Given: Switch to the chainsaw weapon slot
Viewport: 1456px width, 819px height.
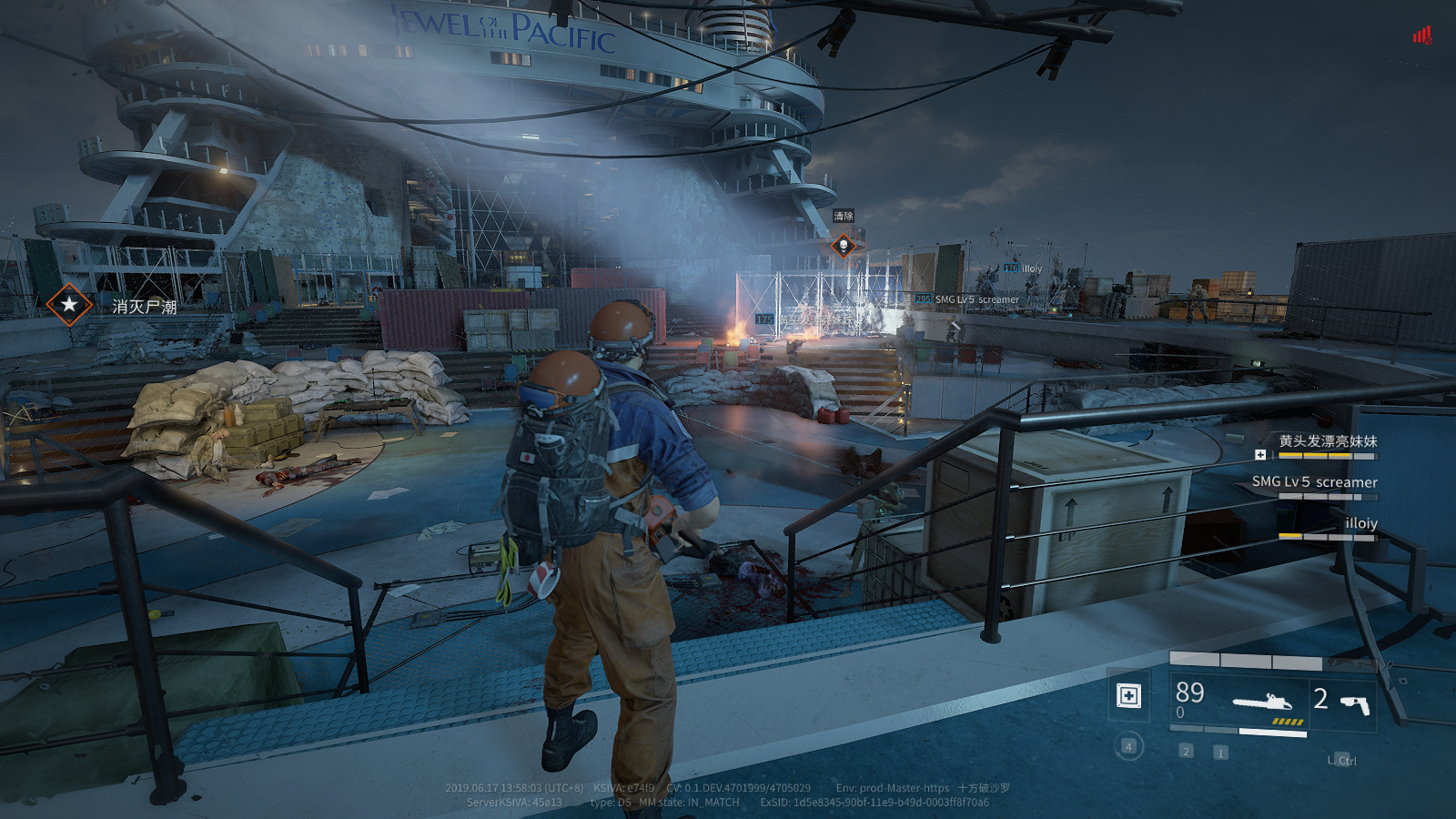Looking at the screenshot, I should coord(1261,703).
